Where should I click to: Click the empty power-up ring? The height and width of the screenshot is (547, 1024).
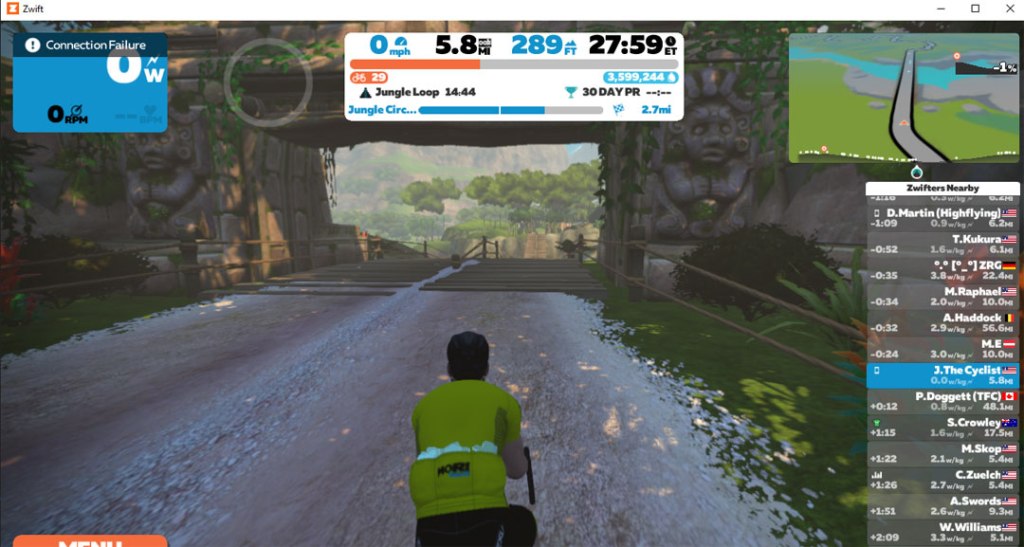click(x=268, y=81)
